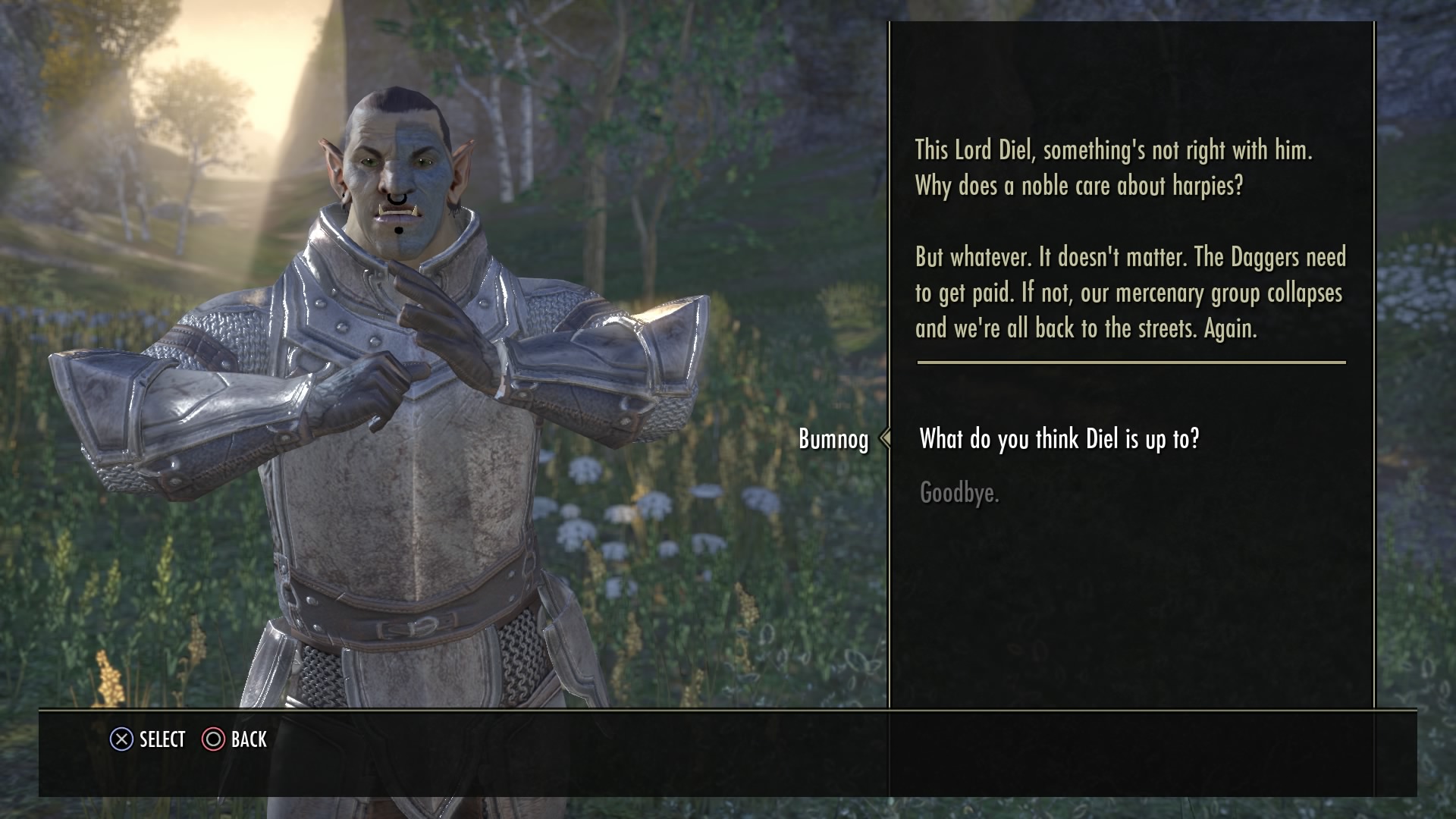Select the SELECT label in the bottom bar
Image resolution: width=1456 pixels, height=819 pixels.
(159, 739)
